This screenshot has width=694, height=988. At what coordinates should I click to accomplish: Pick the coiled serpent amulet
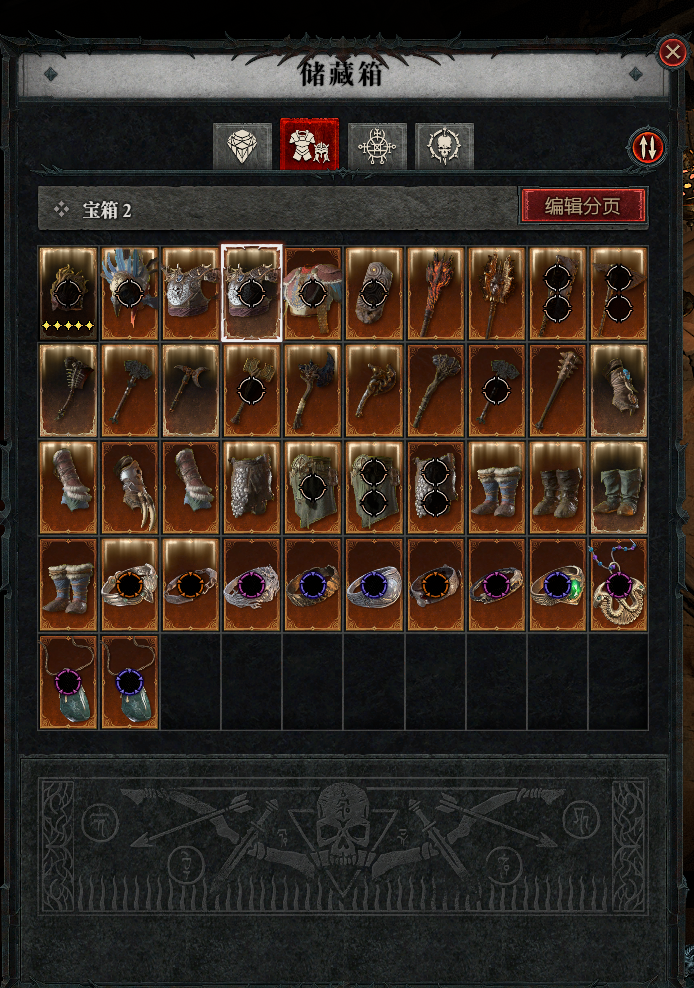pos(618,587)
